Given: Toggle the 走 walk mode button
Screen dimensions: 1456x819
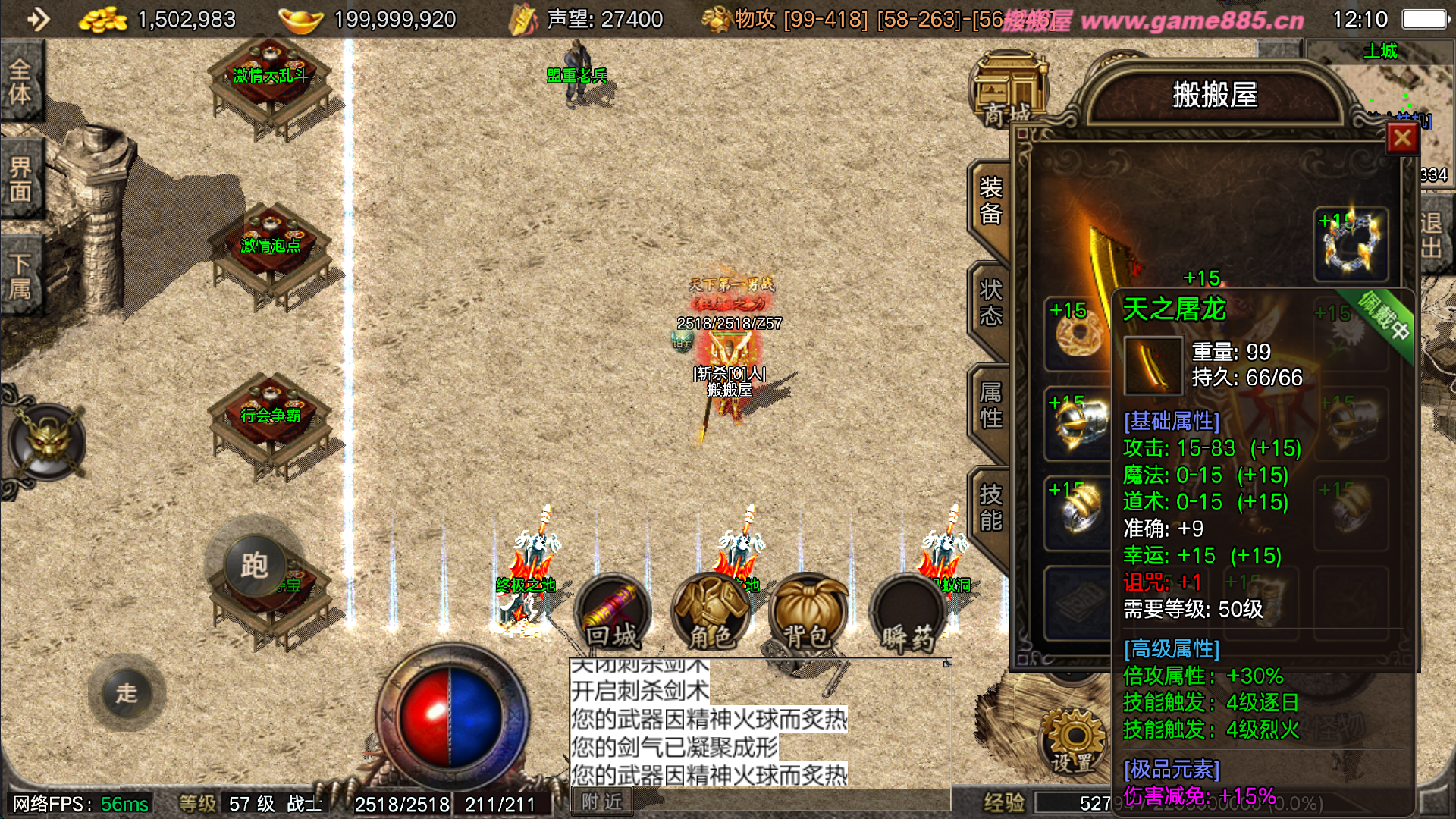Looking at the screenshot, I should point(127,692).
